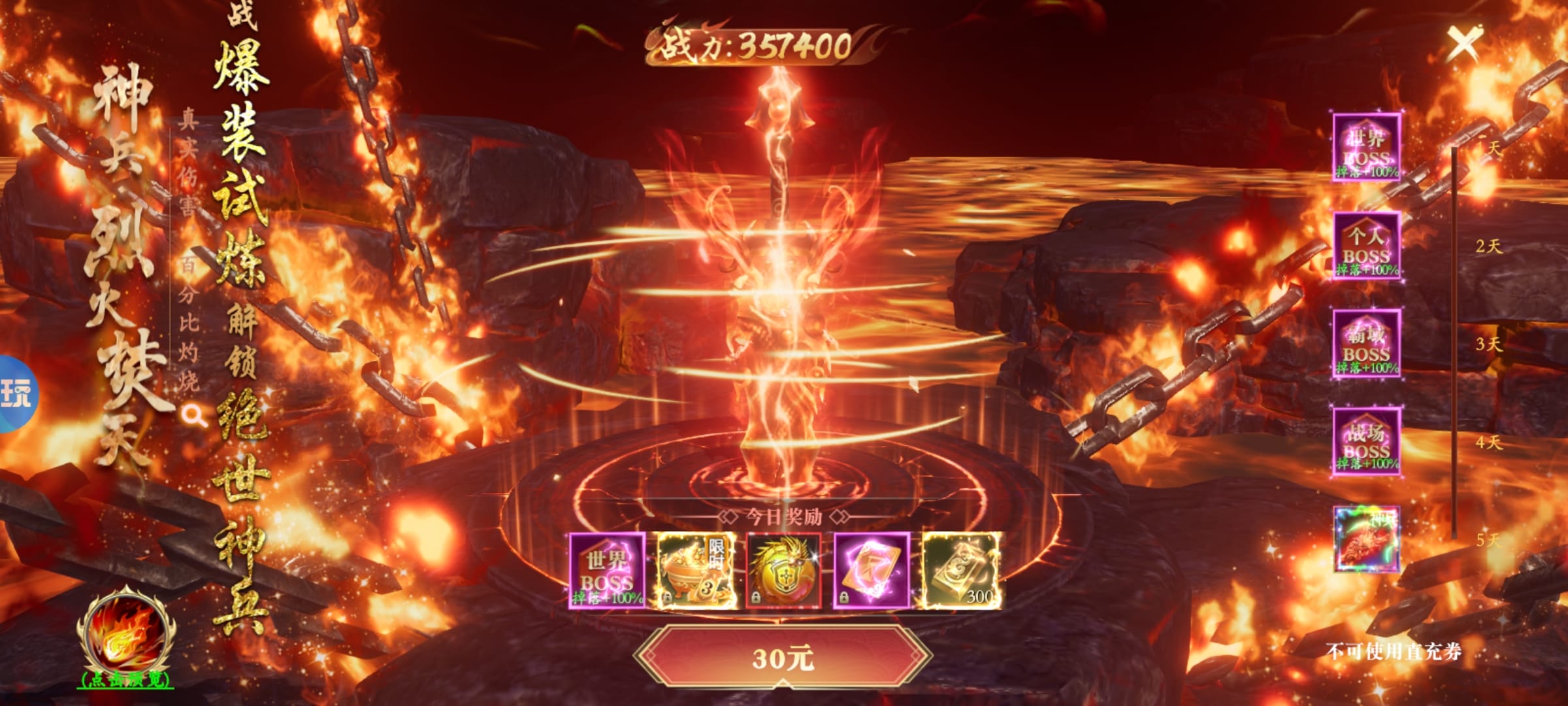View the day 5 神兵 weapon reward
This screenshot has width=1568, height=706.
coord(1366,539)
